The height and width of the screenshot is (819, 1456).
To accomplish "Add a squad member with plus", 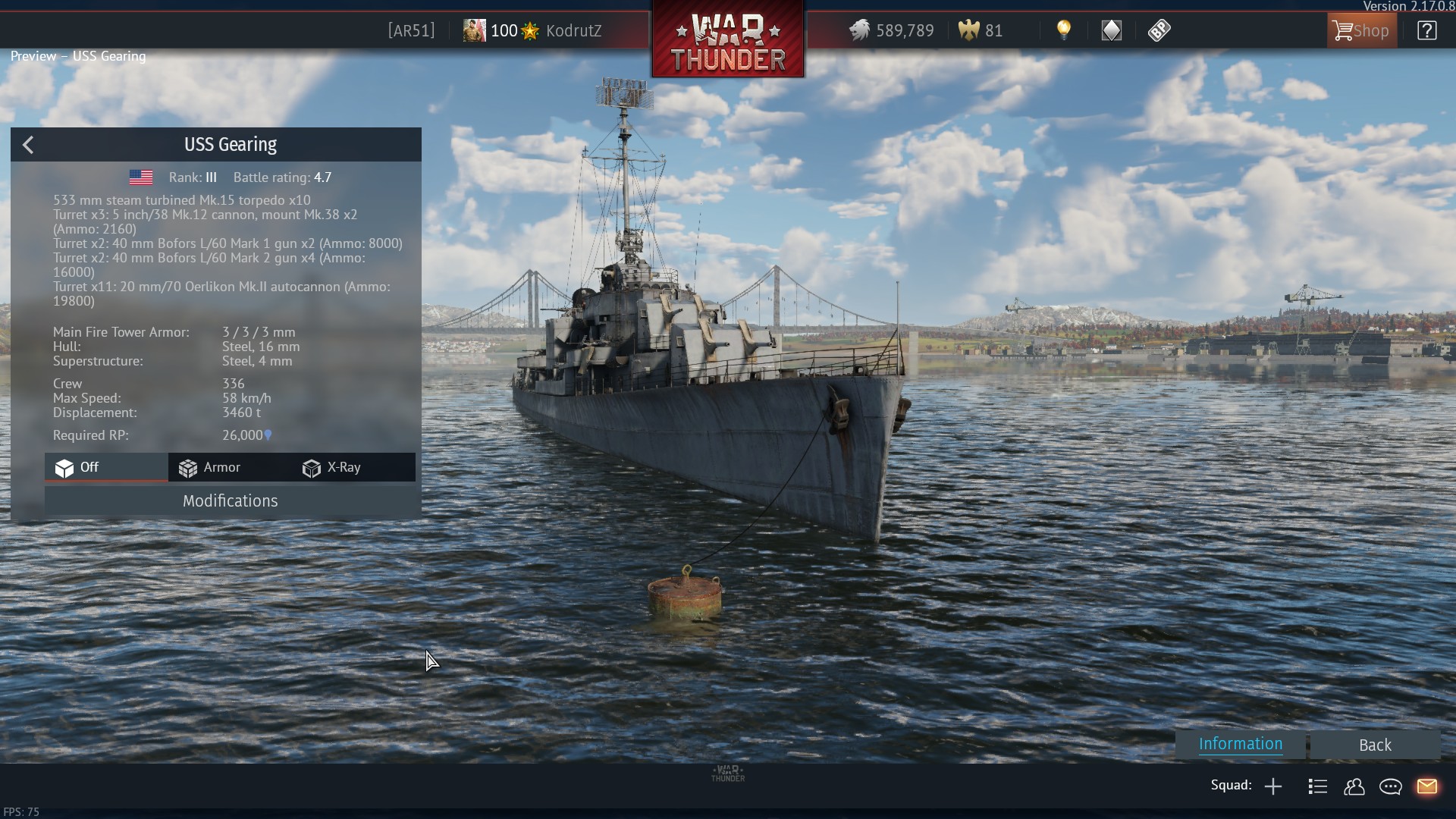I will point(1273,786).
